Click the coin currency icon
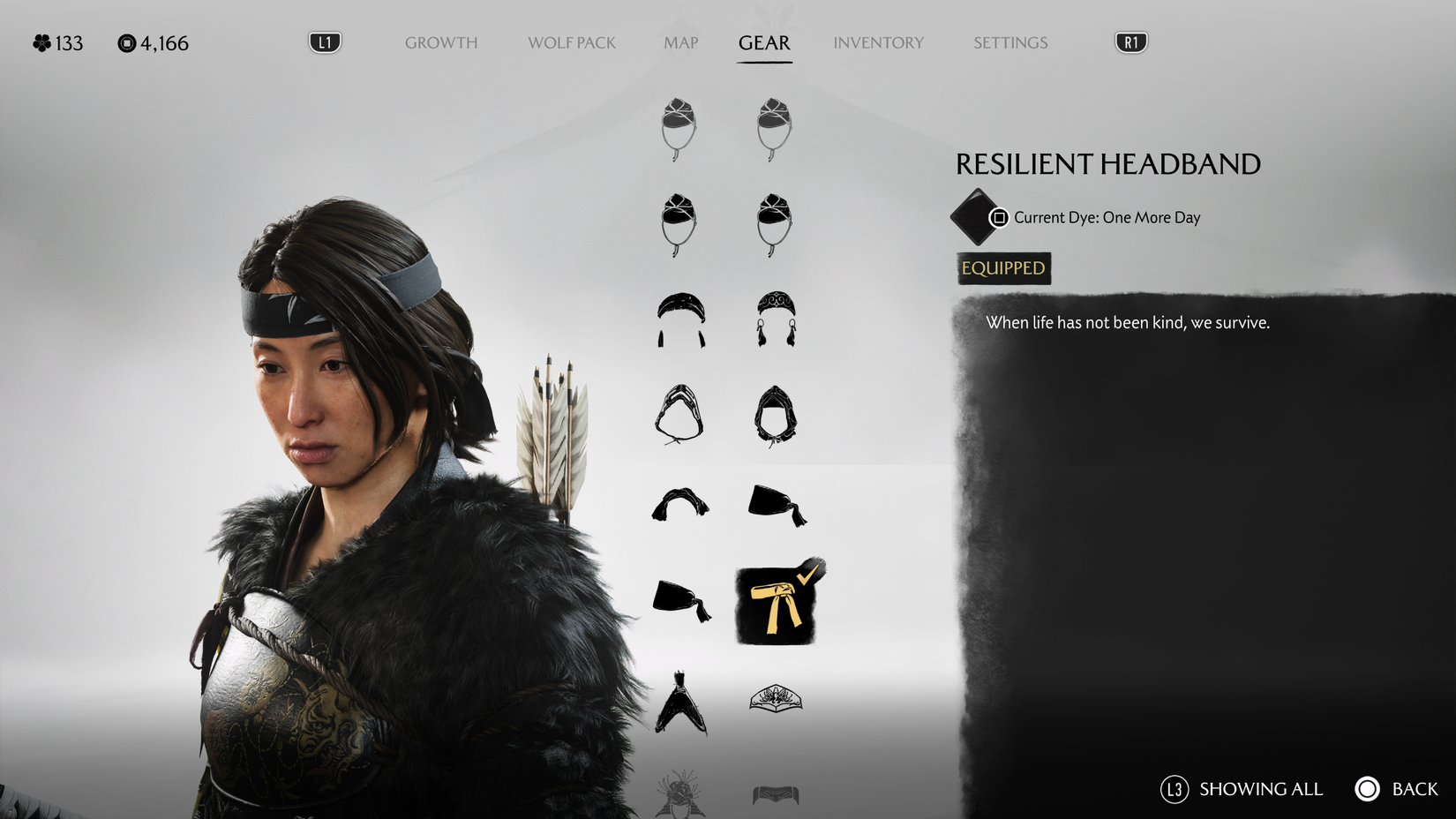Screen dimensions: 1456x819 pyautogui.click(x=126, y=41)
